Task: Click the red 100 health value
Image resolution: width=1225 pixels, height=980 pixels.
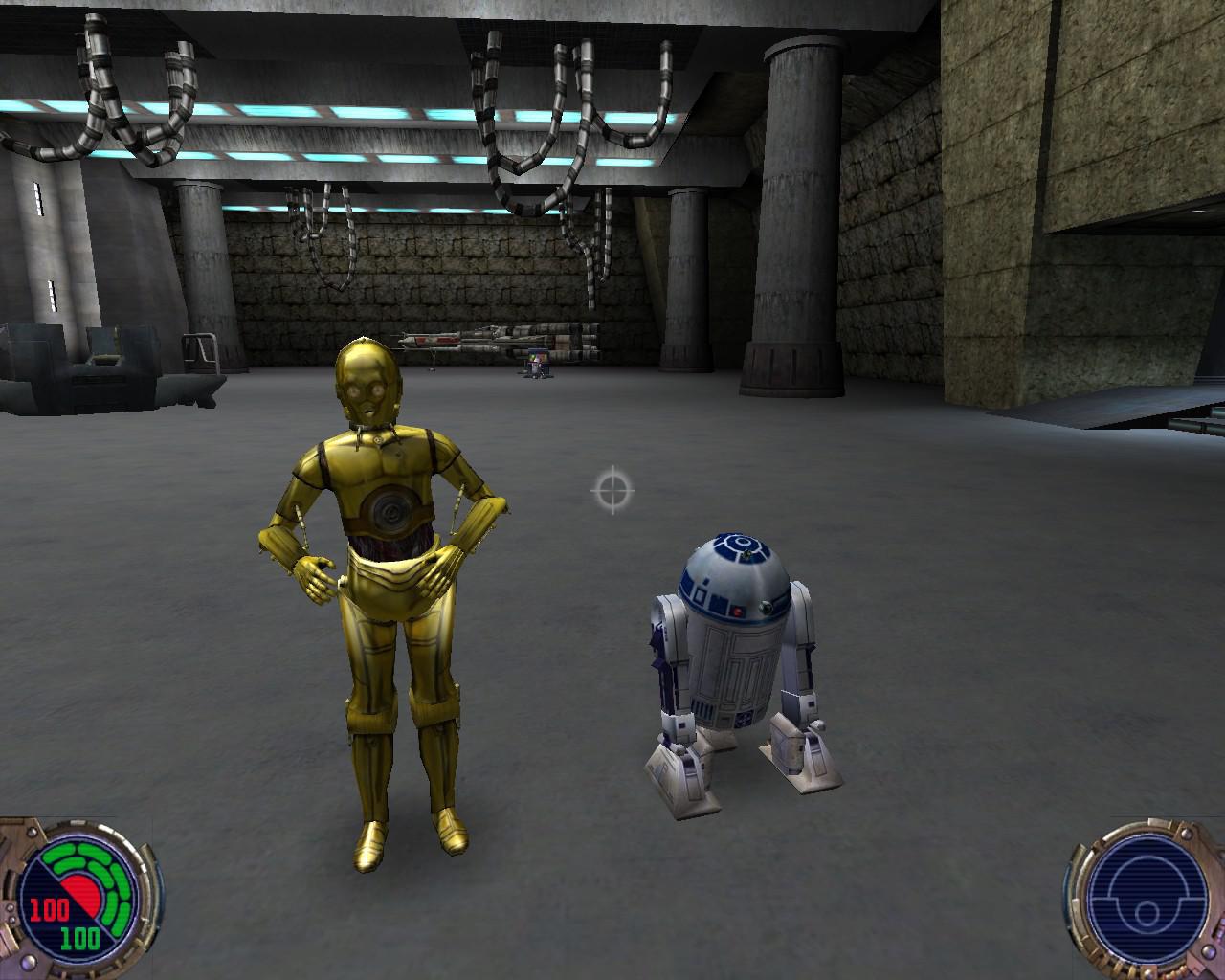Action: tap(48, 908)
